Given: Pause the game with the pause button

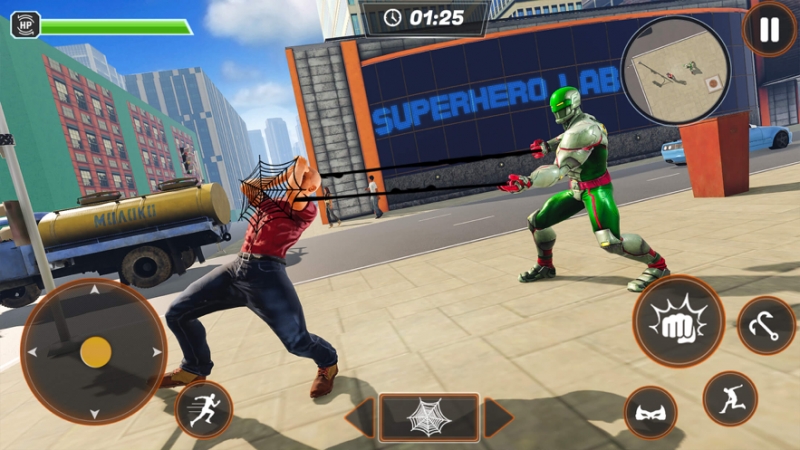Looking at the screenshot, I should (769, 29).
